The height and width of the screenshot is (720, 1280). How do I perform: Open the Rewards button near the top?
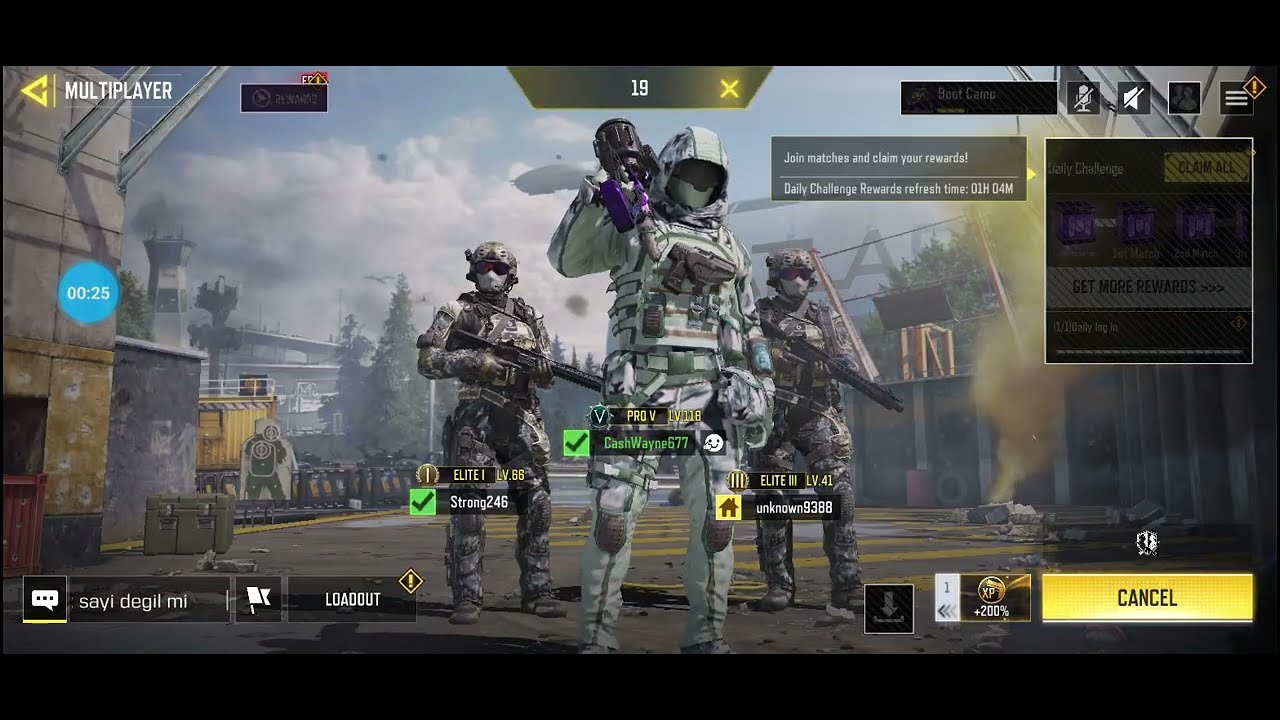pyautogui.click(x=284, y=98)
